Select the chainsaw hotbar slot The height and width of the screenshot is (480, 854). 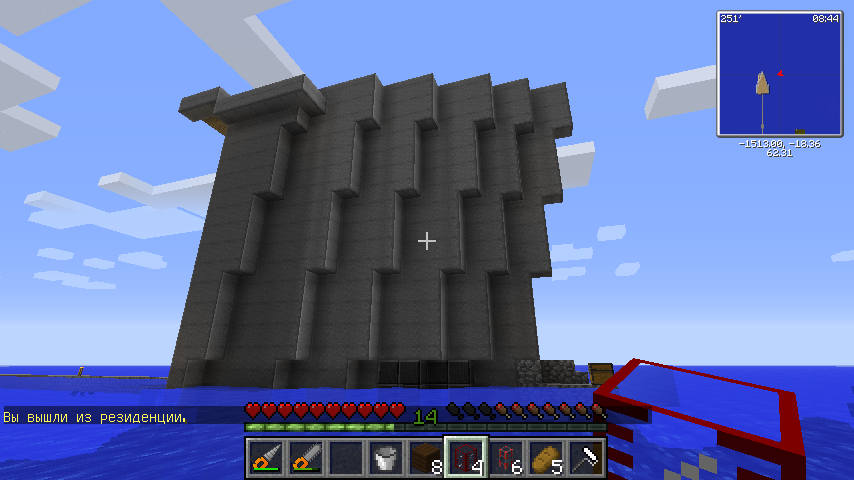click(305, 459)
